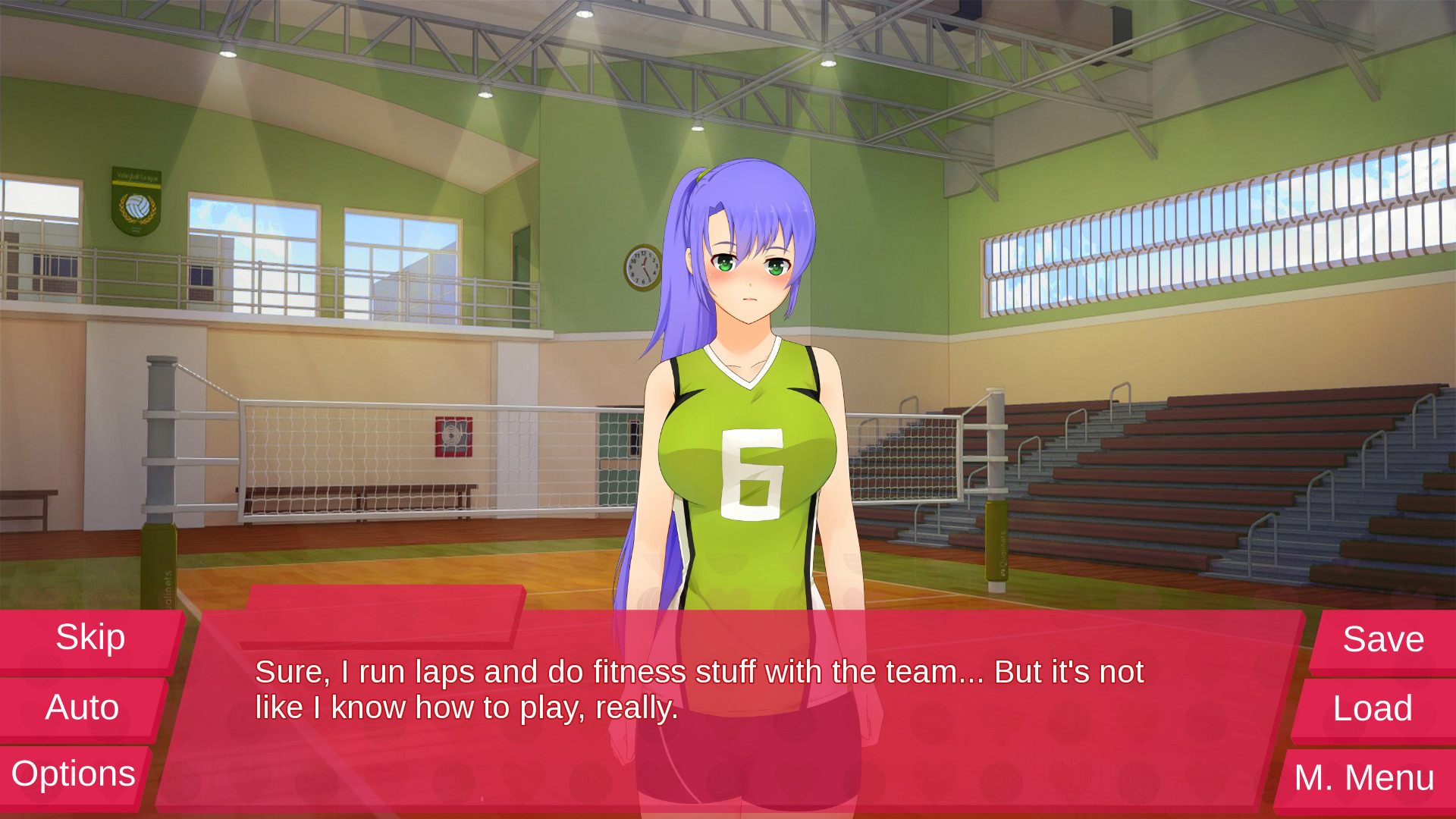Open the Load screen
Image resolution: width=1456 pixels, height=819 pixels.
pos(1374,709)
